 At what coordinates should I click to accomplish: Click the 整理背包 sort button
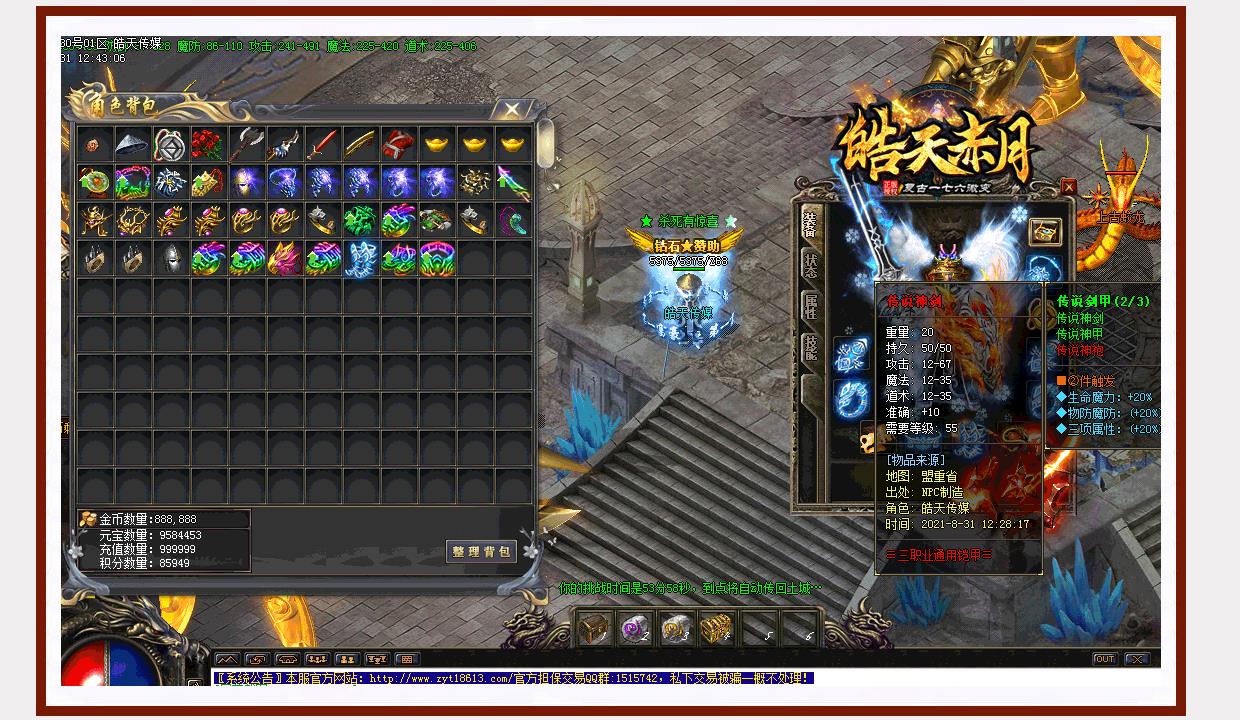click(481, 552)
